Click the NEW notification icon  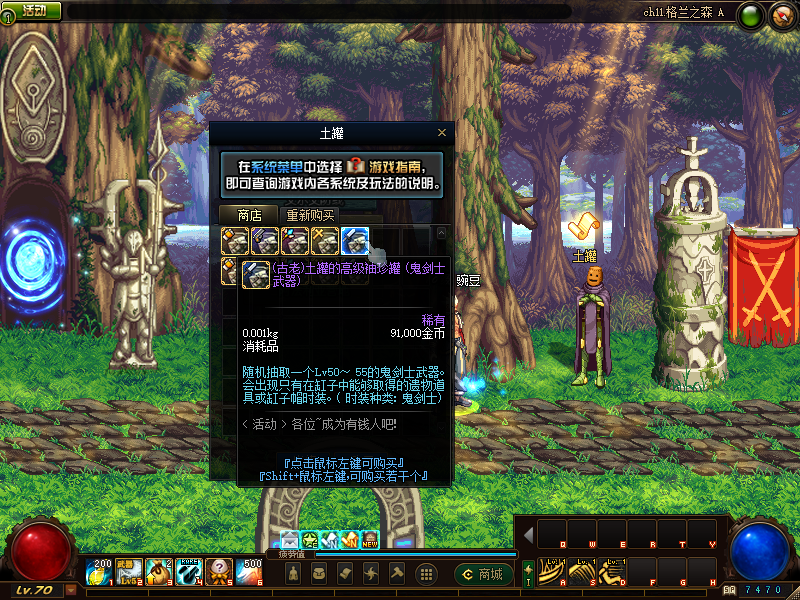[370, 540]
